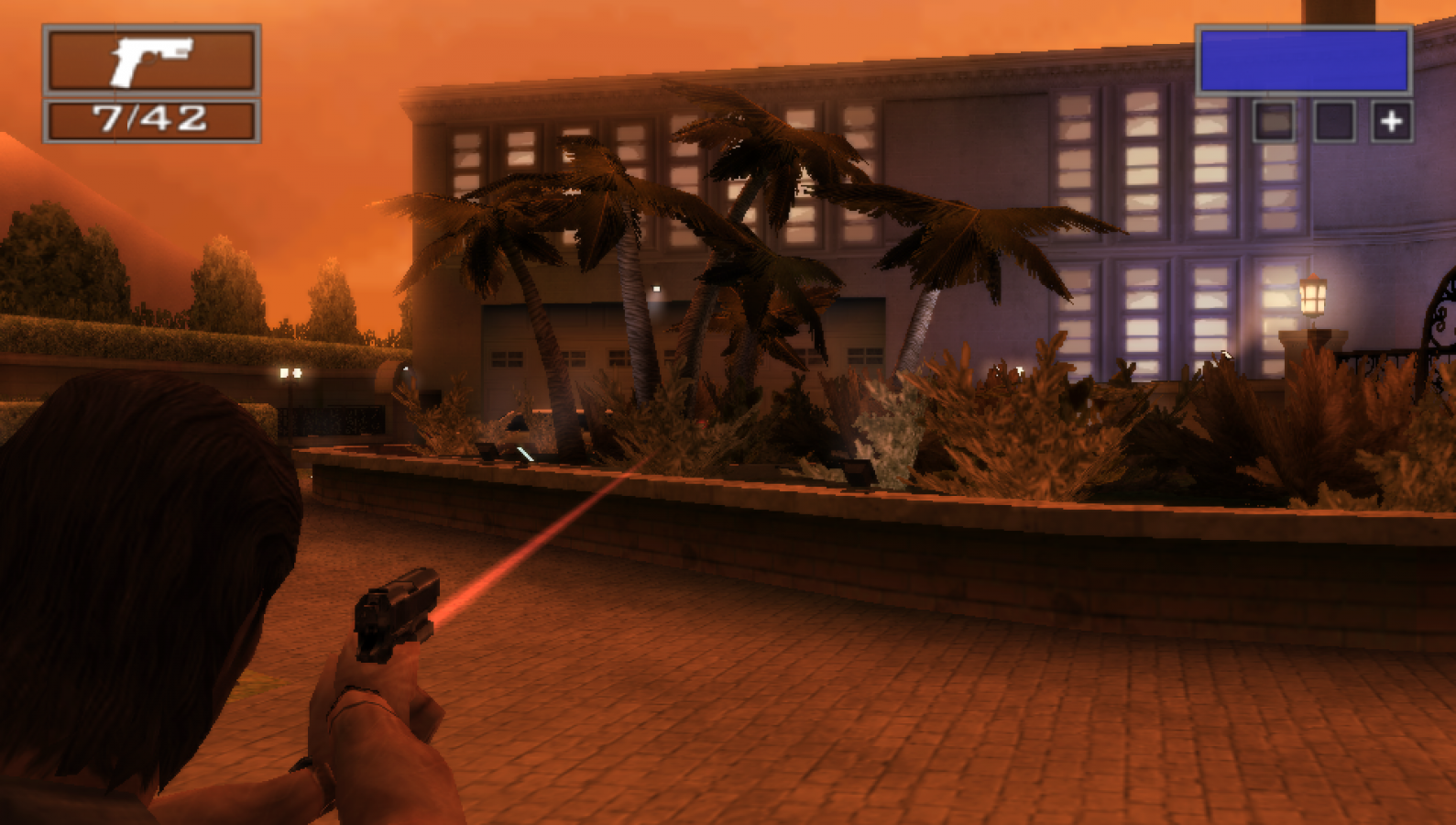The image size is (1456, 825).
Task: Toggle the plus slot in the item bar
Action: (x=1393, y=119)
